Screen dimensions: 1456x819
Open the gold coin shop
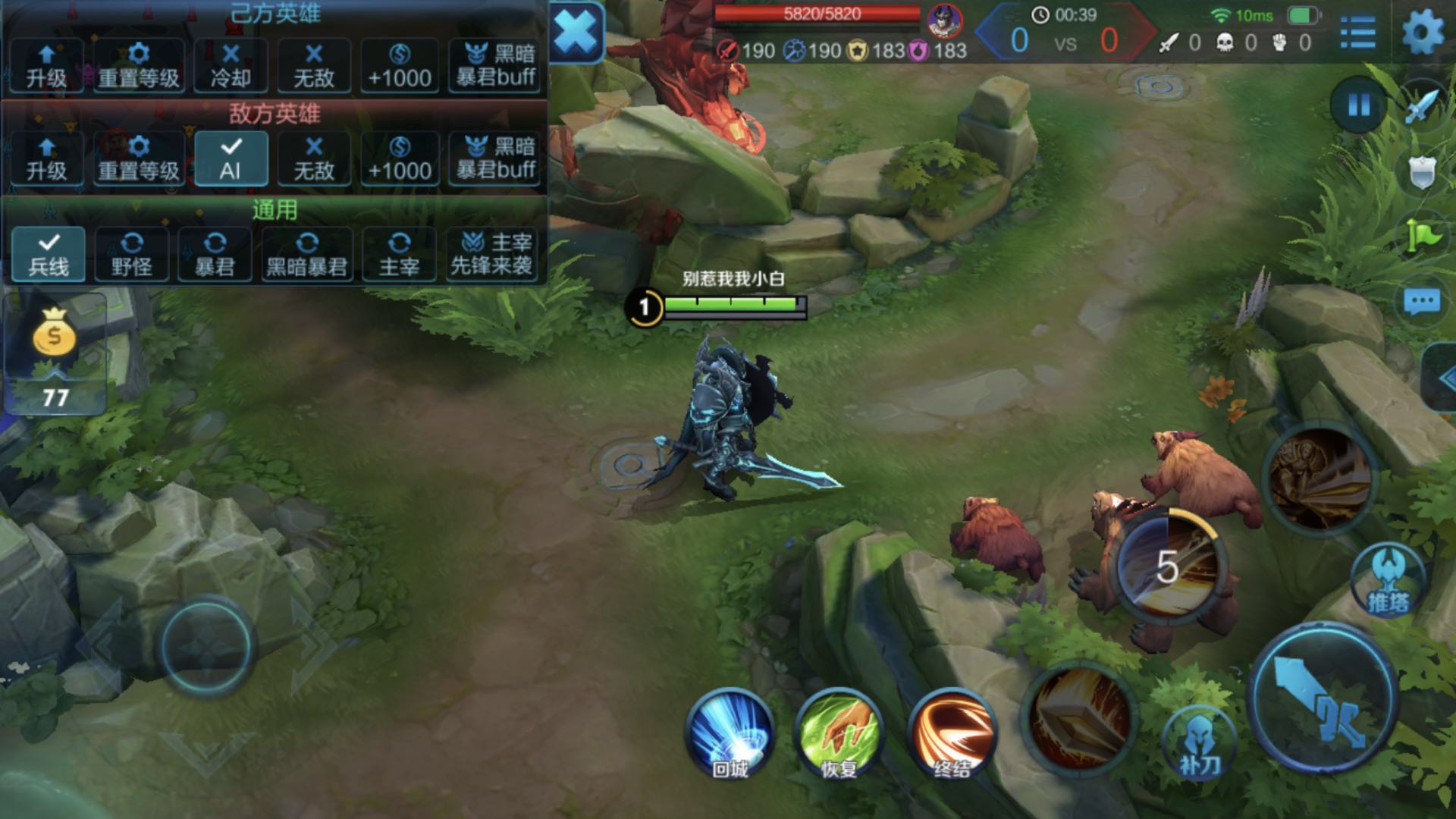pos(54,334)
